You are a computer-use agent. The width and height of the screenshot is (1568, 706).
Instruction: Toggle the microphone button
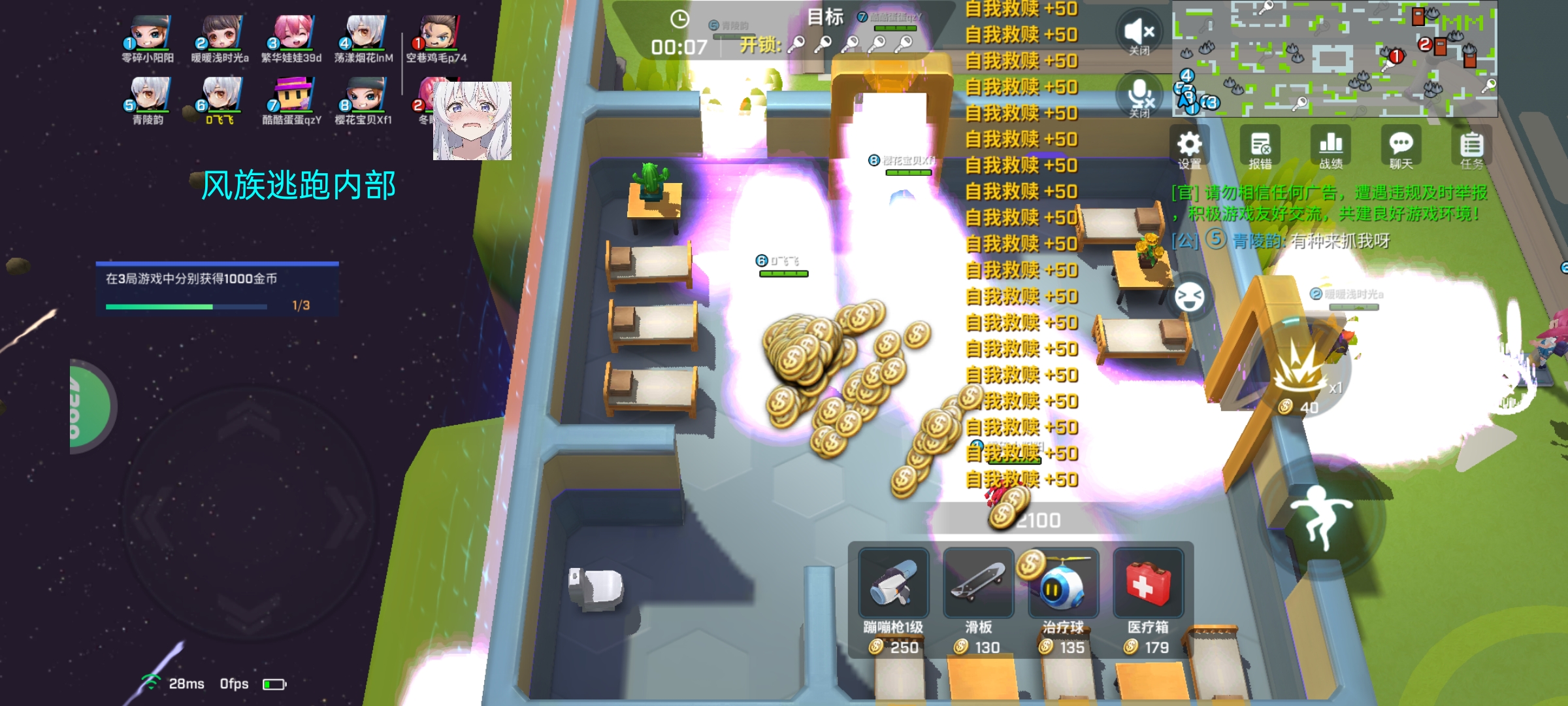(1139, 97)
